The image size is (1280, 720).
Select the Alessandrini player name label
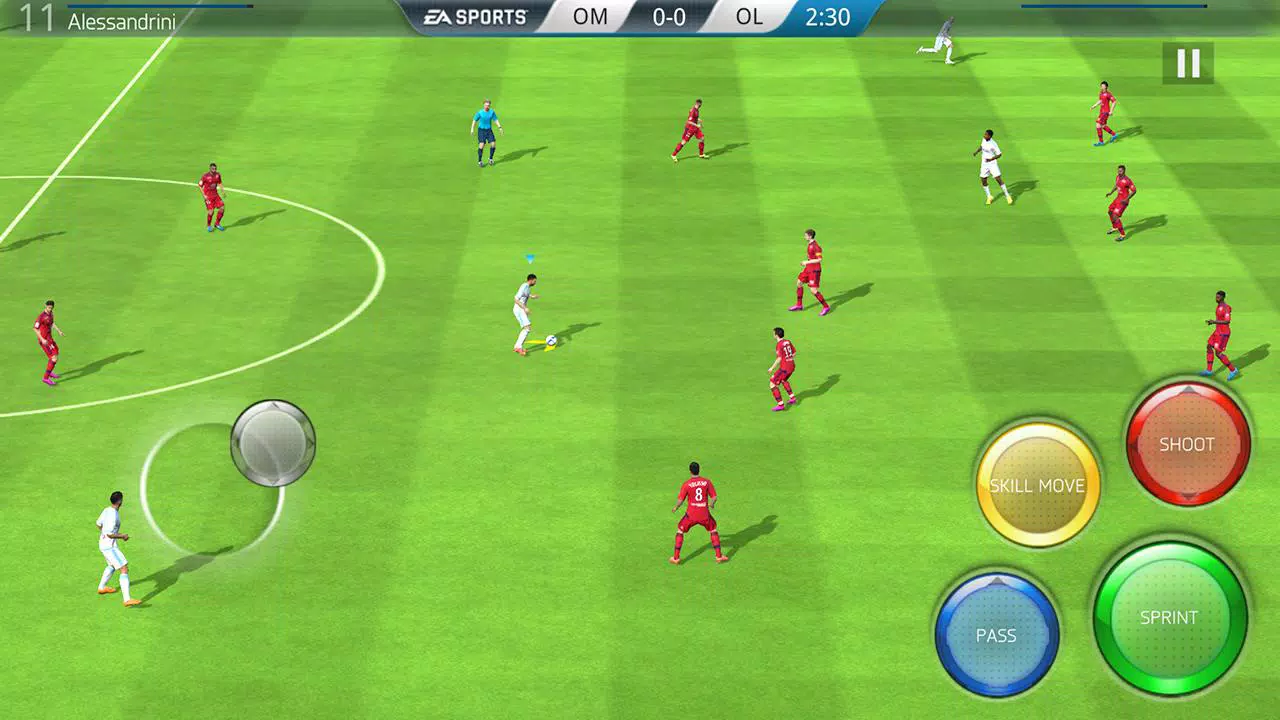pyautogui.click(x=120, y=20)
